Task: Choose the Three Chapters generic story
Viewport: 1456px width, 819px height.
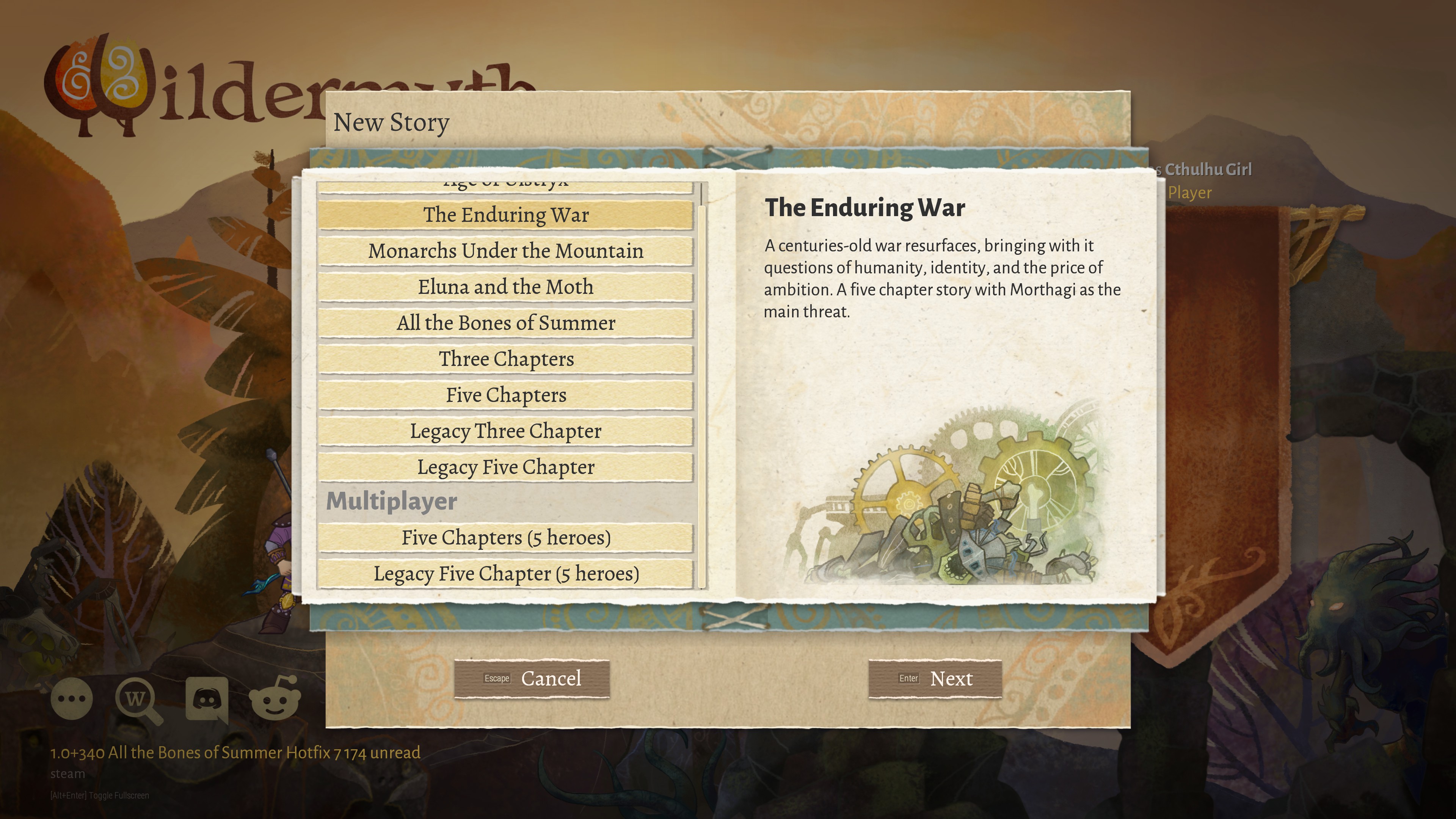Action: click(x=505, y=359)
